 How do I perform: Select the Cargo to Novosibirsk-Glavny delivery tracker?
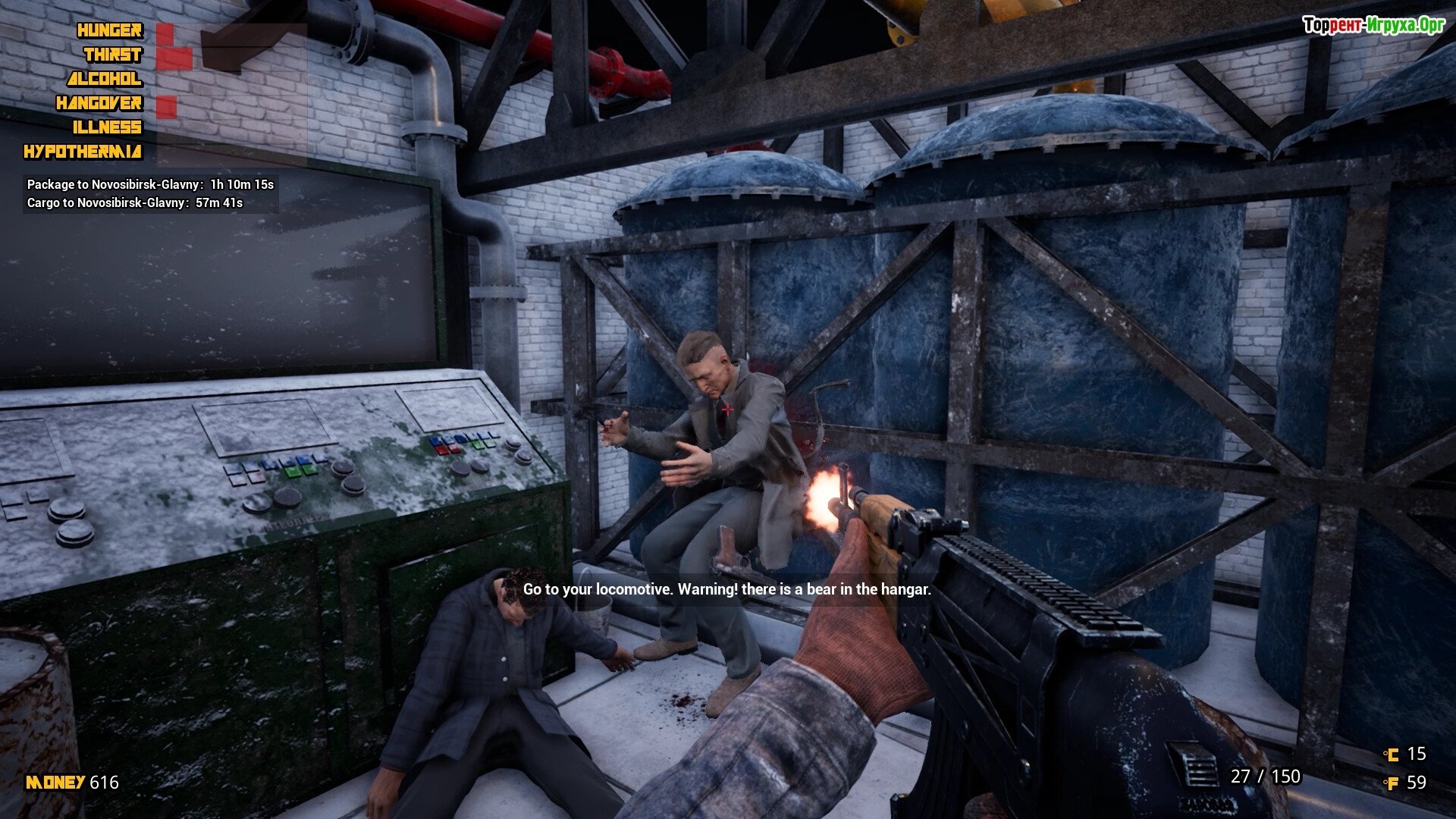pos(135,202)
